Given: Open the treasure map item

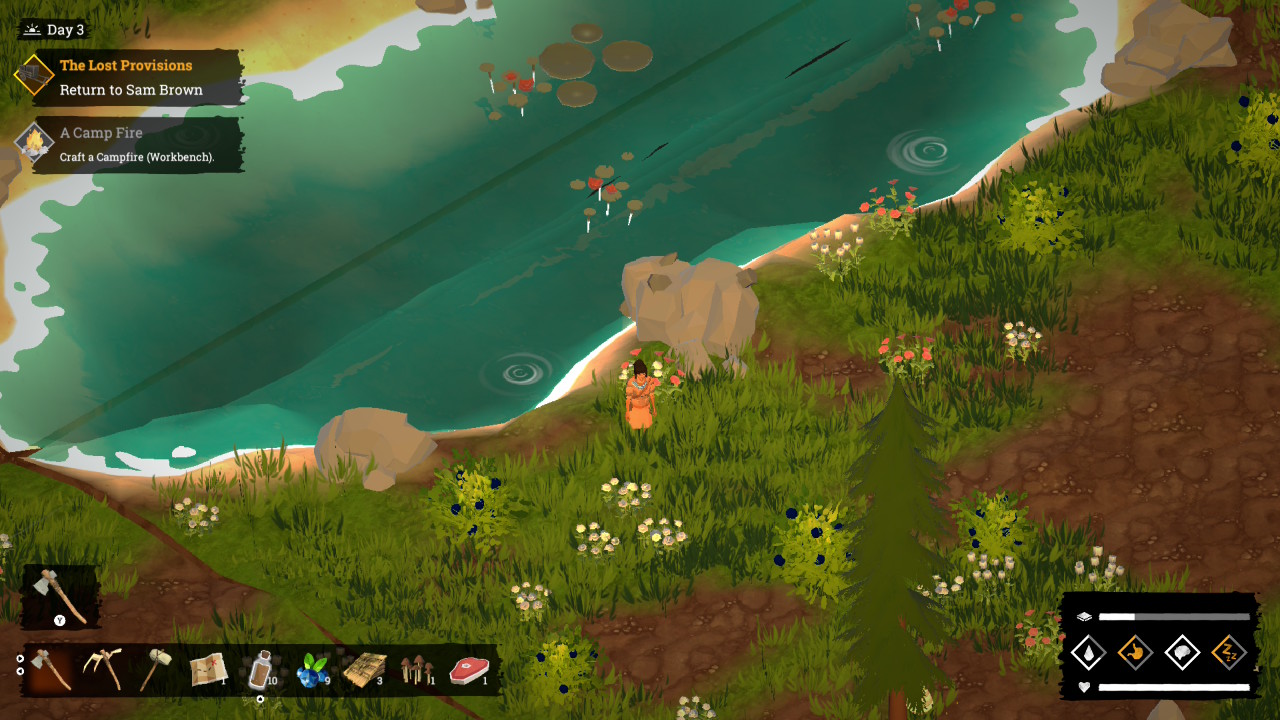Looking at the screenshot, I should tap(209, 669).
